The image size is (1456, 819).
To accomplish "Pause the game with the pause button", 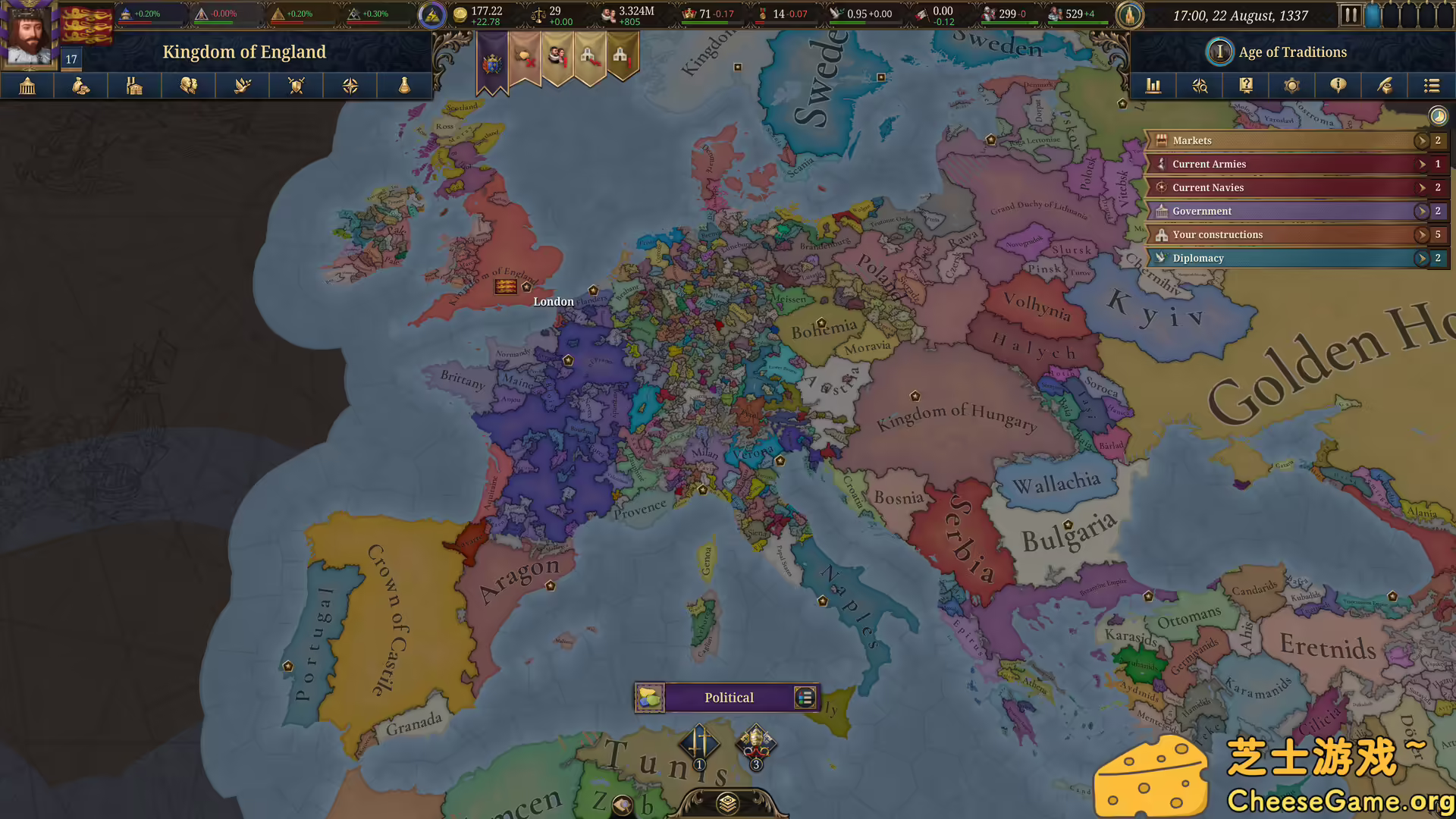I will [x=1353, y=15].
